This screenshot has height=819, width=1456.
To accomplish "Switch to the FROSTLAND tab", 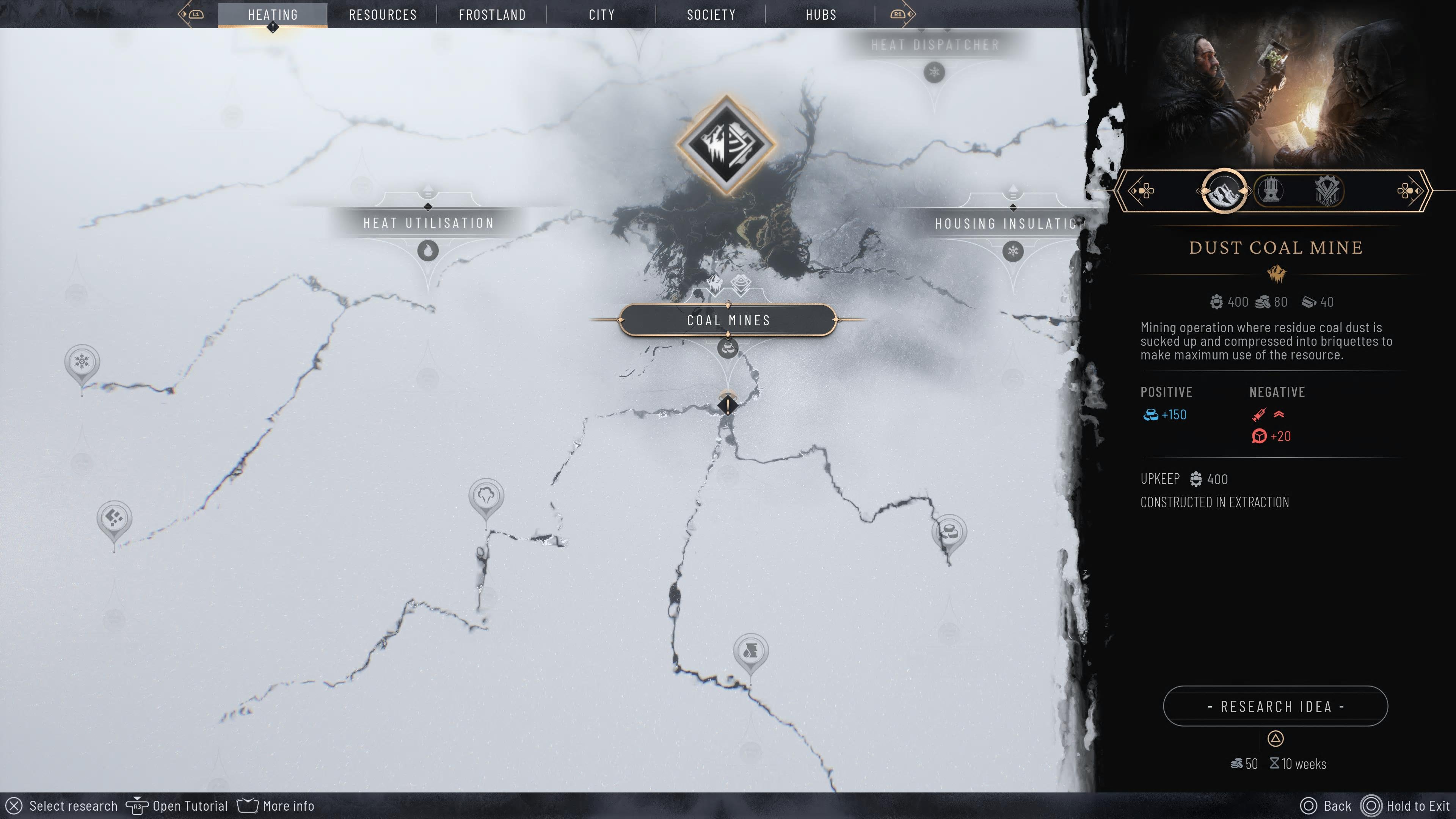I will tap(492, 14).
